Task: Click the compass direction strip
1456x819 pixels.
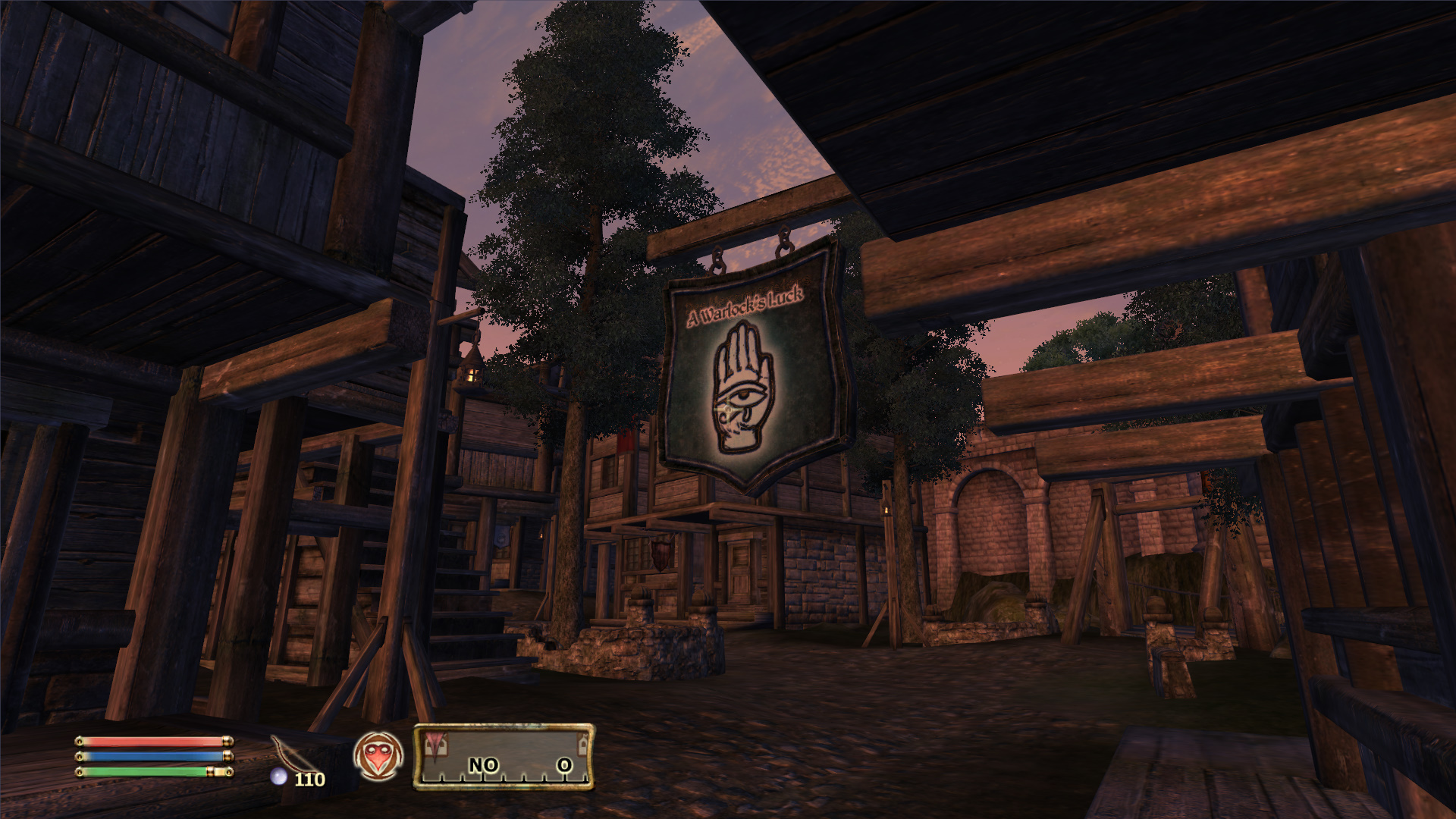Action: click(x=504, y=758)
